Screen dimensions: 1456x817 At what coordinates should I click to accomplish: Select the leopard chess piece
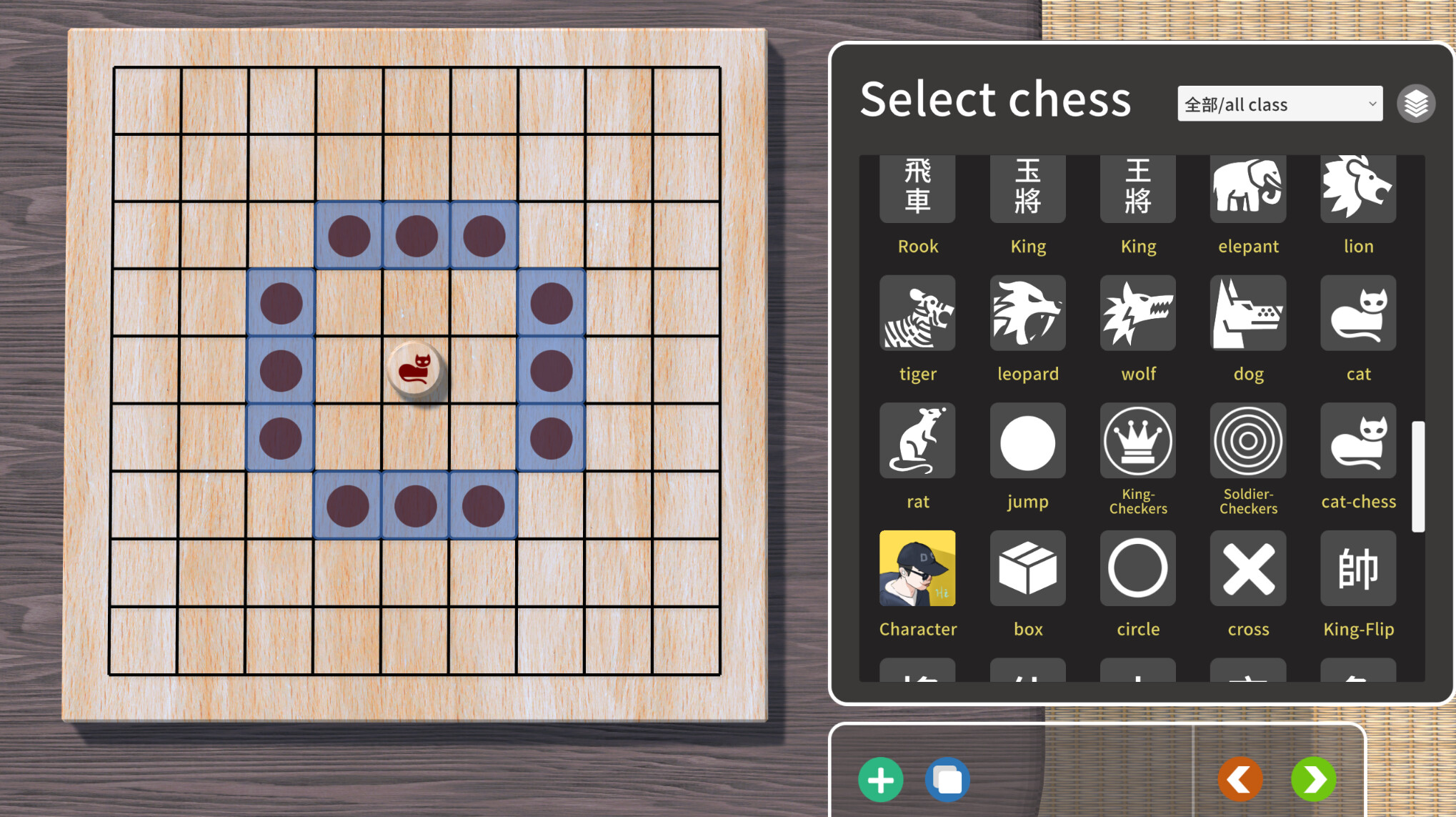tap(1027, 313)
